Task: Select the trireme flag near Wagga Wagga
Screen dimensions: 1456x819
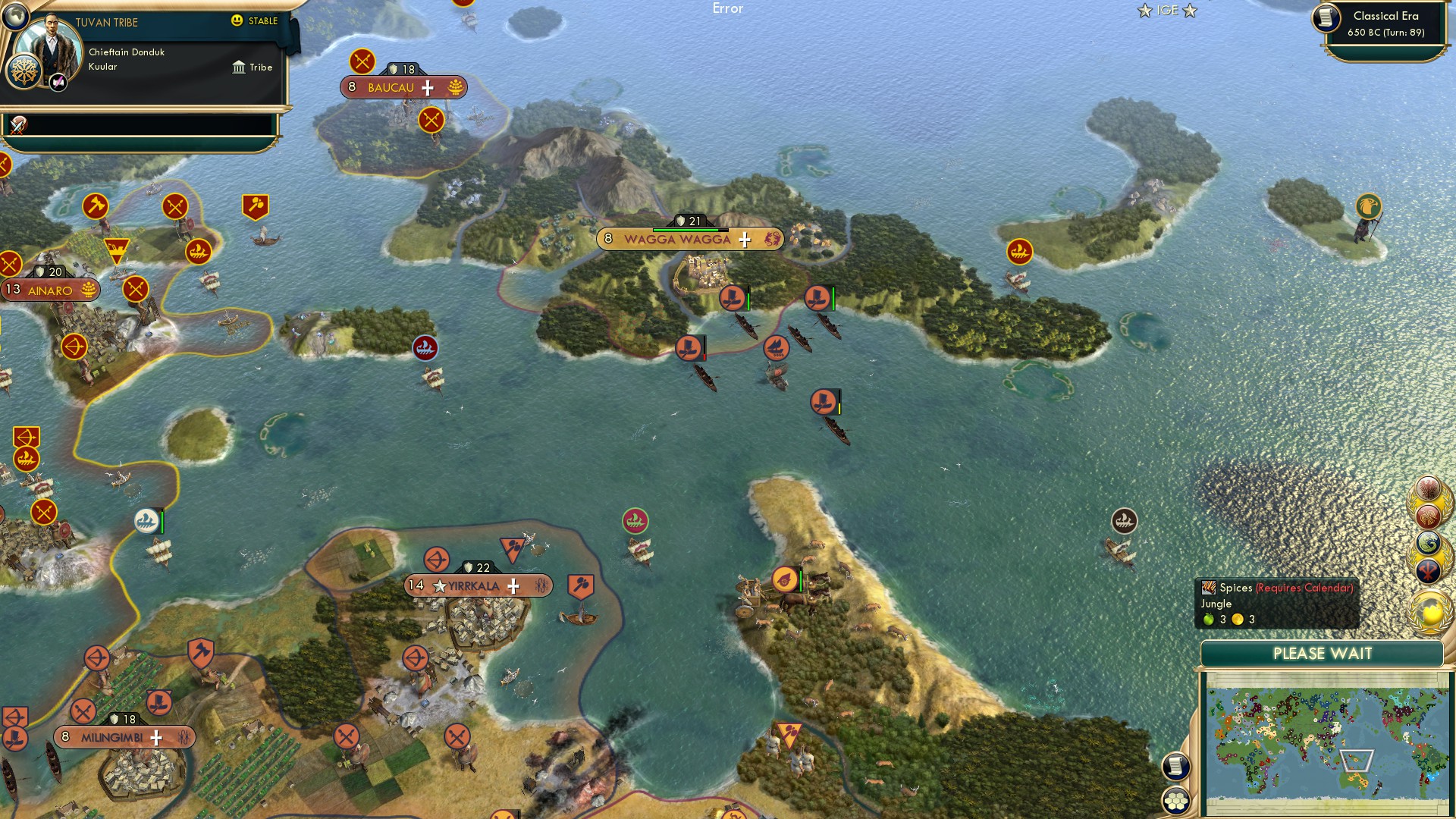Action: tap(732, 298)
